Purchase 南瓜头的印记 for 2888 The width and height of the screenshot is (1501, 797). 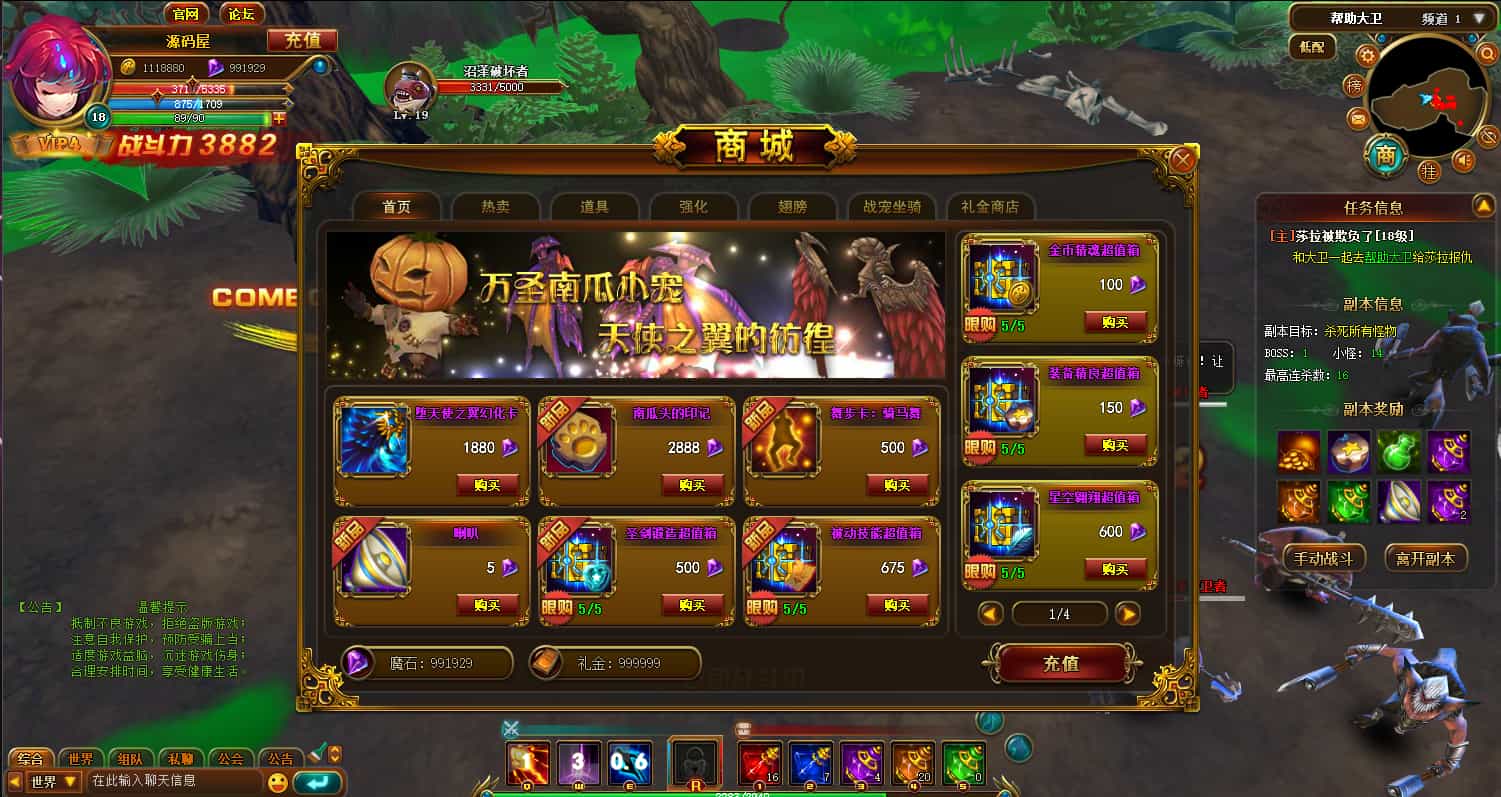click(692, 485)
